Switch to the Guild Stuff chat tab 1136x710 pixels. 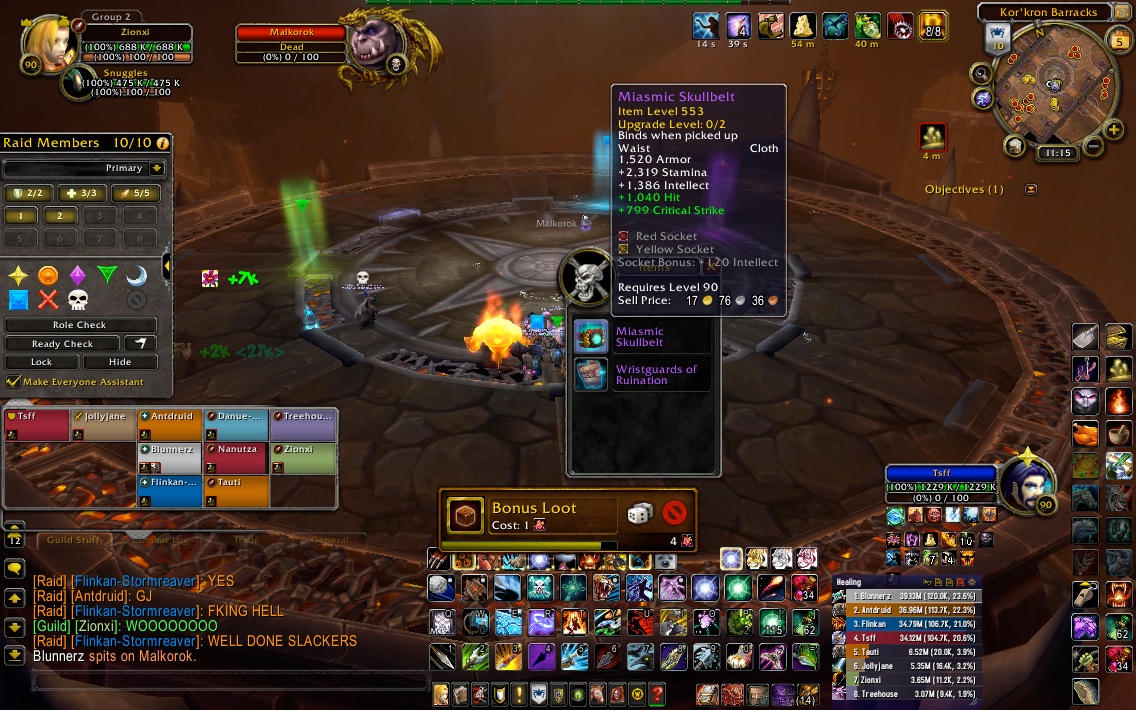(72, 540)
